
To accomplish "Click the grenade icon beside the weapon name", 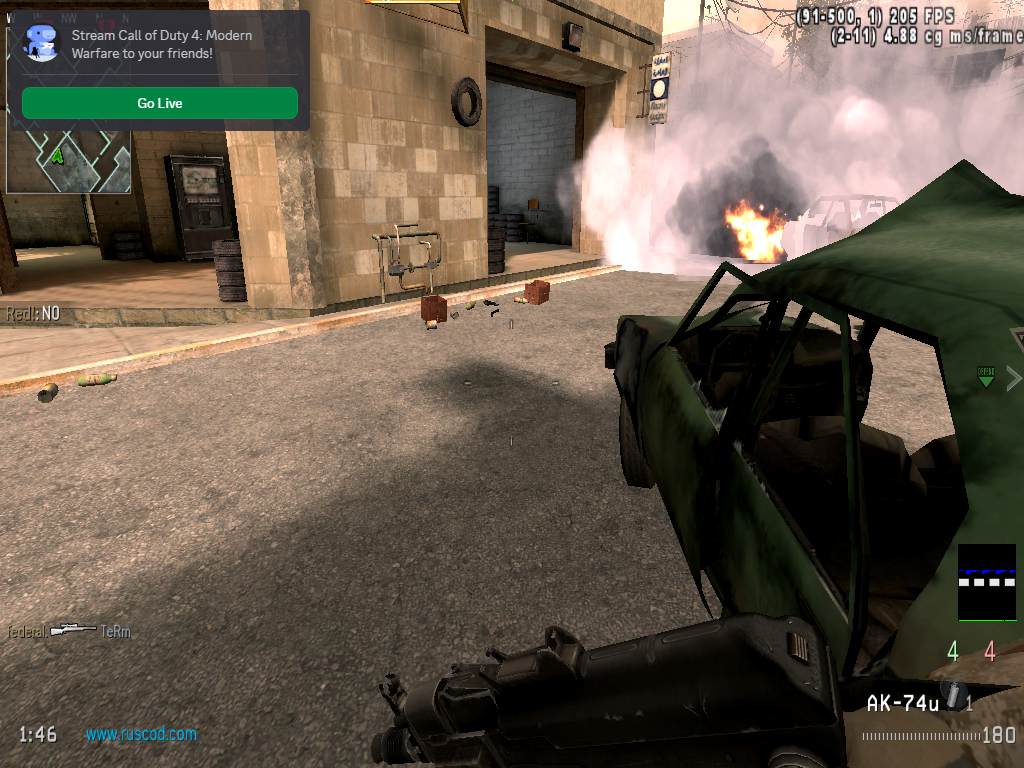I will point(955,699).
